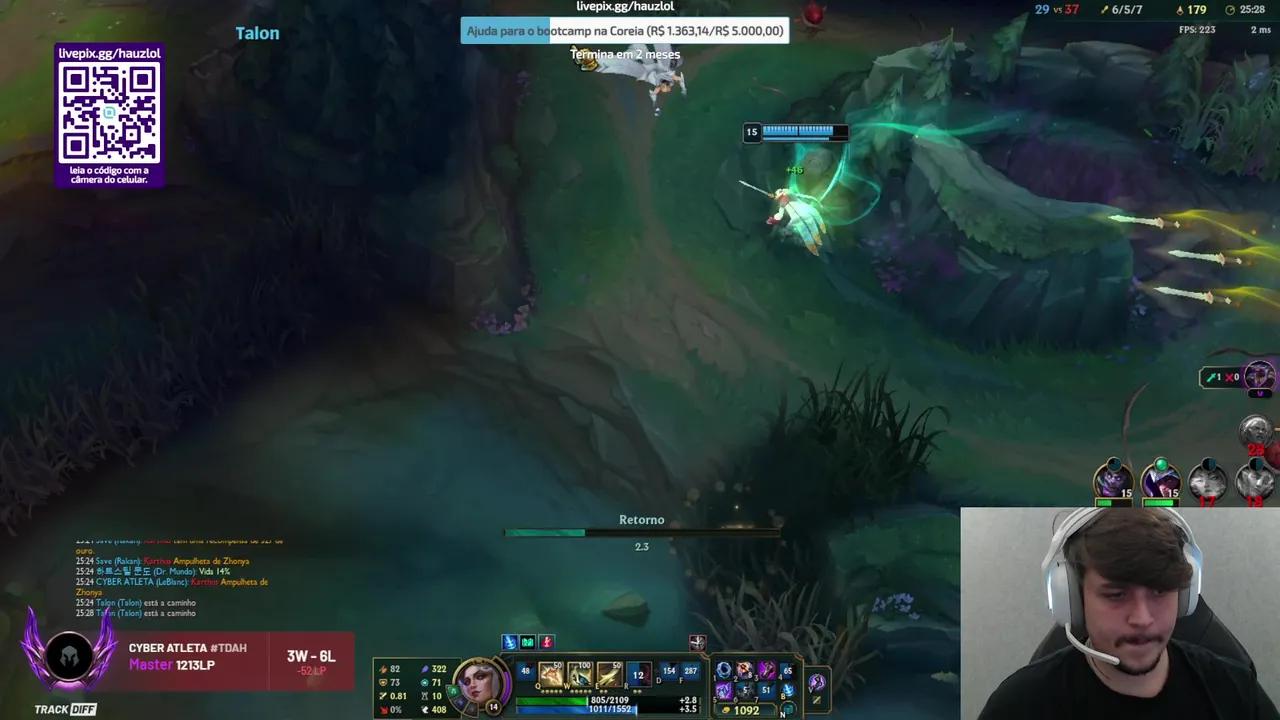
Task: Click the bootcamp donation progress bar
Action: pyautogui.click(x=623, y=31)
